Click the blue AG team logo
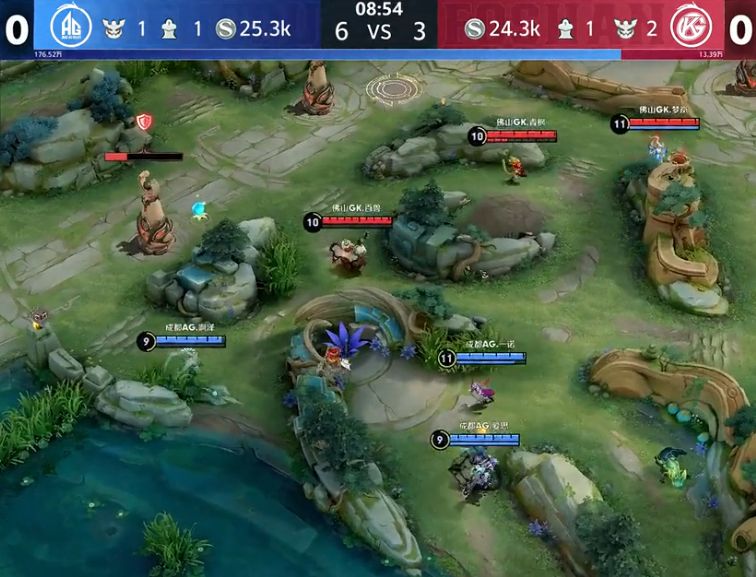Viewport: 756px width, 577px height. [x=69, y=25]
